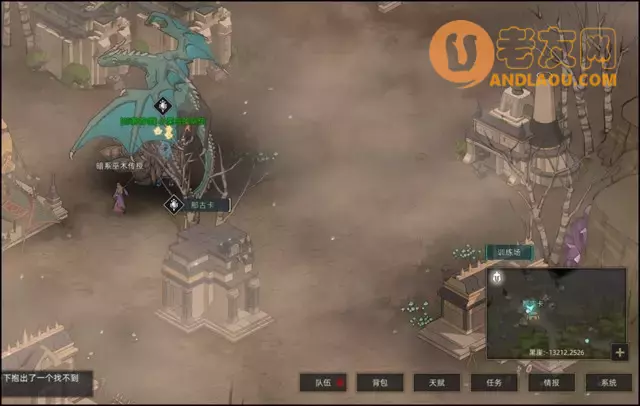Select the 那古卡 NPC nameplate marker
Image resolution: width=640 pixels, height=406 pixels.
tap(174, 205)
